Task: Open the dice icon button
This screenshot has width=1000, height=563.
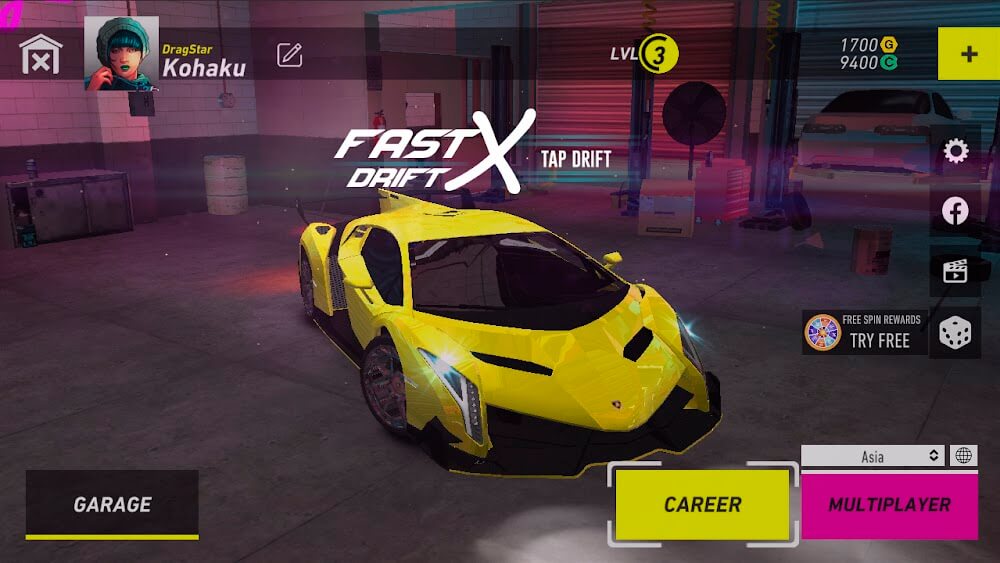Action: (955, 334)
